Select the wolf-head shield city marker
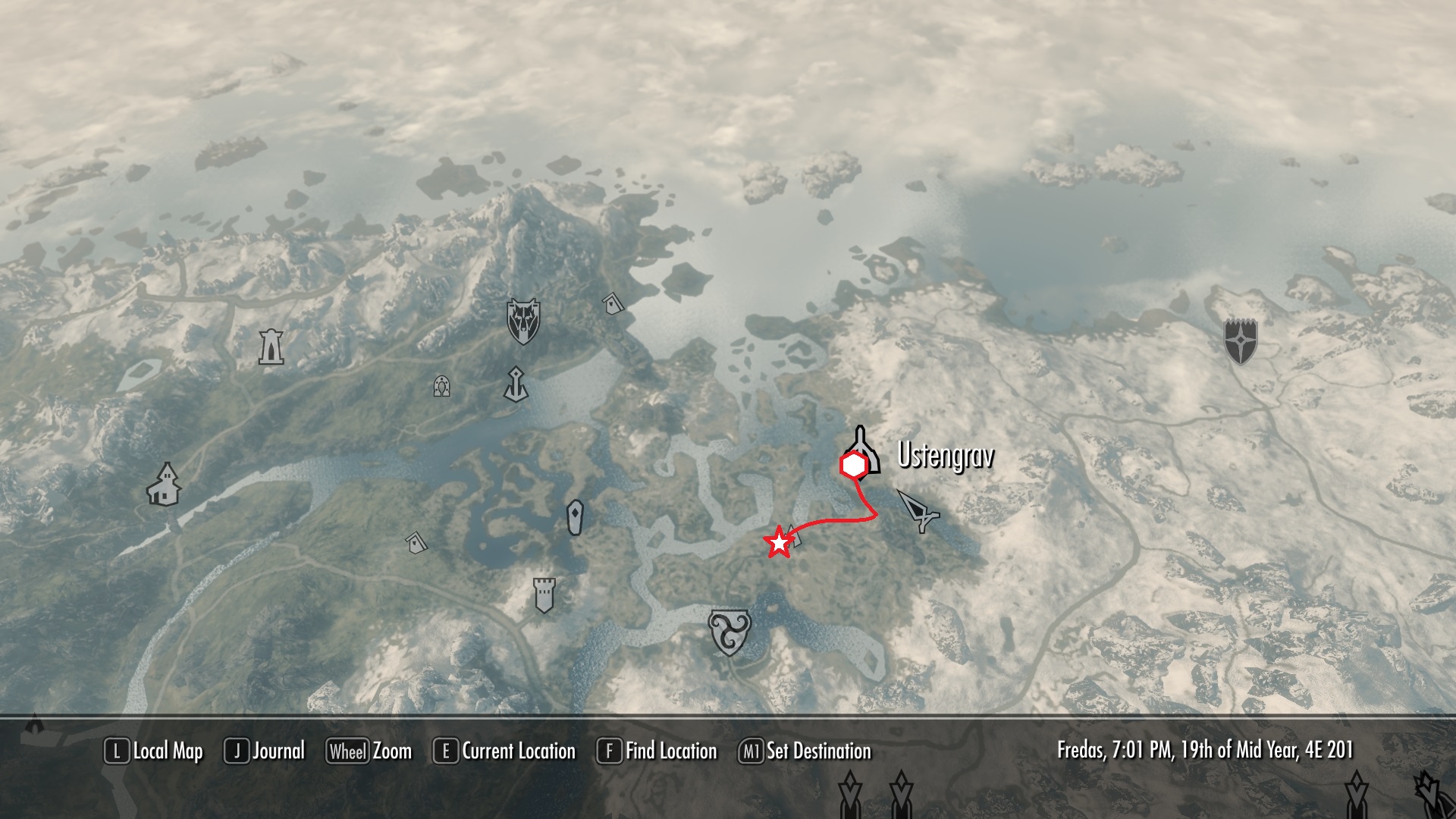The width and height of the screenshot is (1456, 819). (522, 321)
